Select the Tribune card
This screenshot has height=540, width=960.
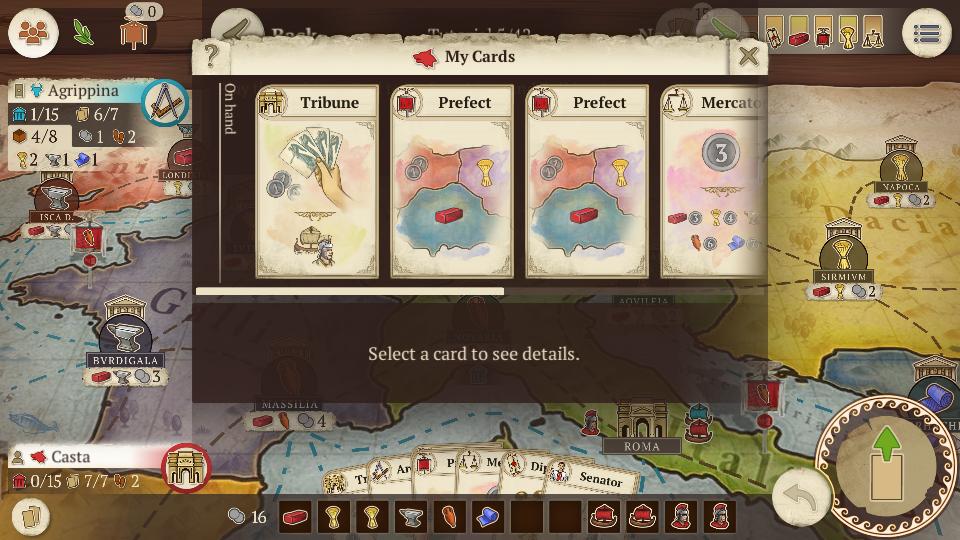[x=317, y=181]
